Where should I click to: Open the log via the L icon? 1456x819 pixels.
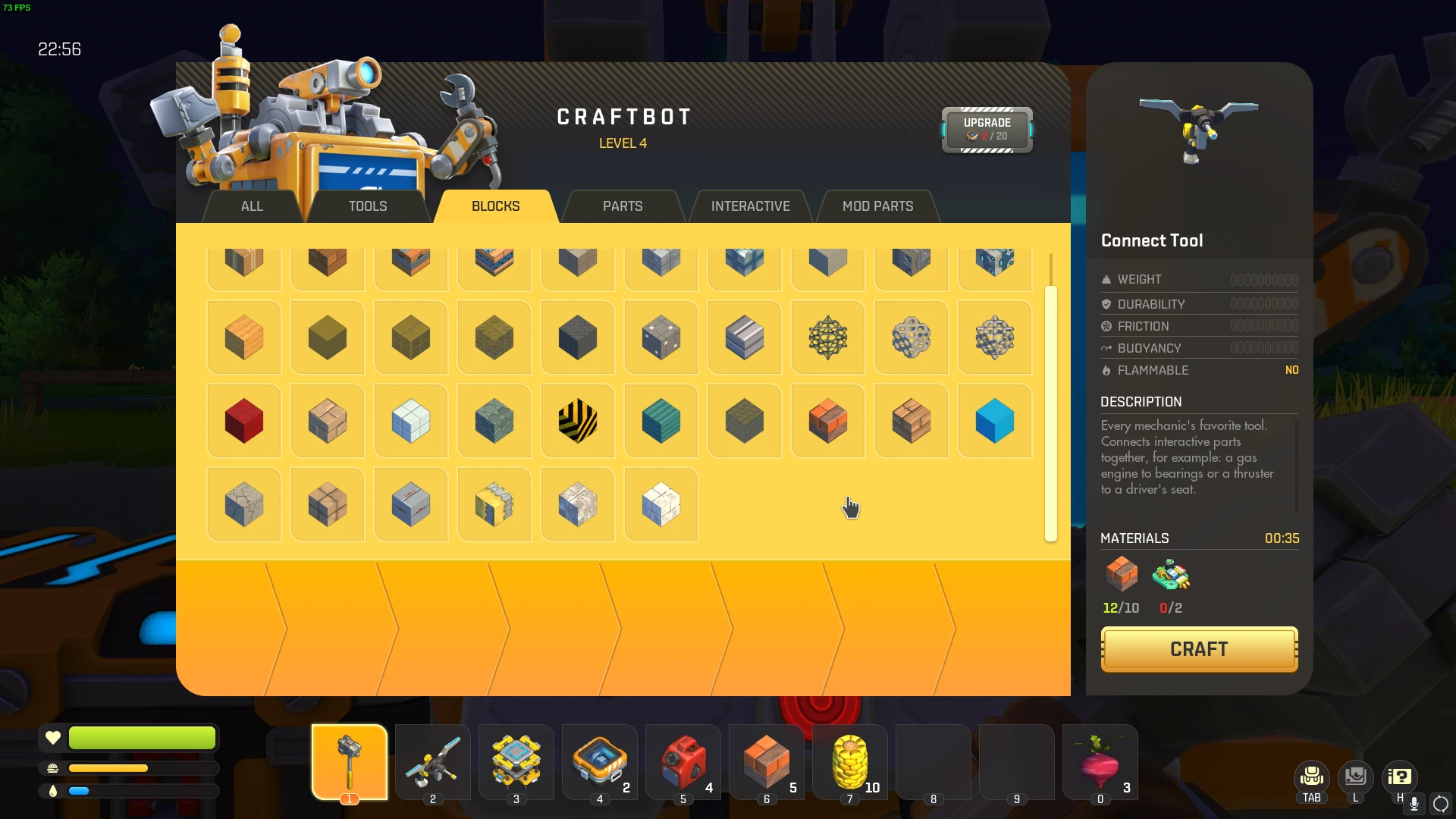1356,777
